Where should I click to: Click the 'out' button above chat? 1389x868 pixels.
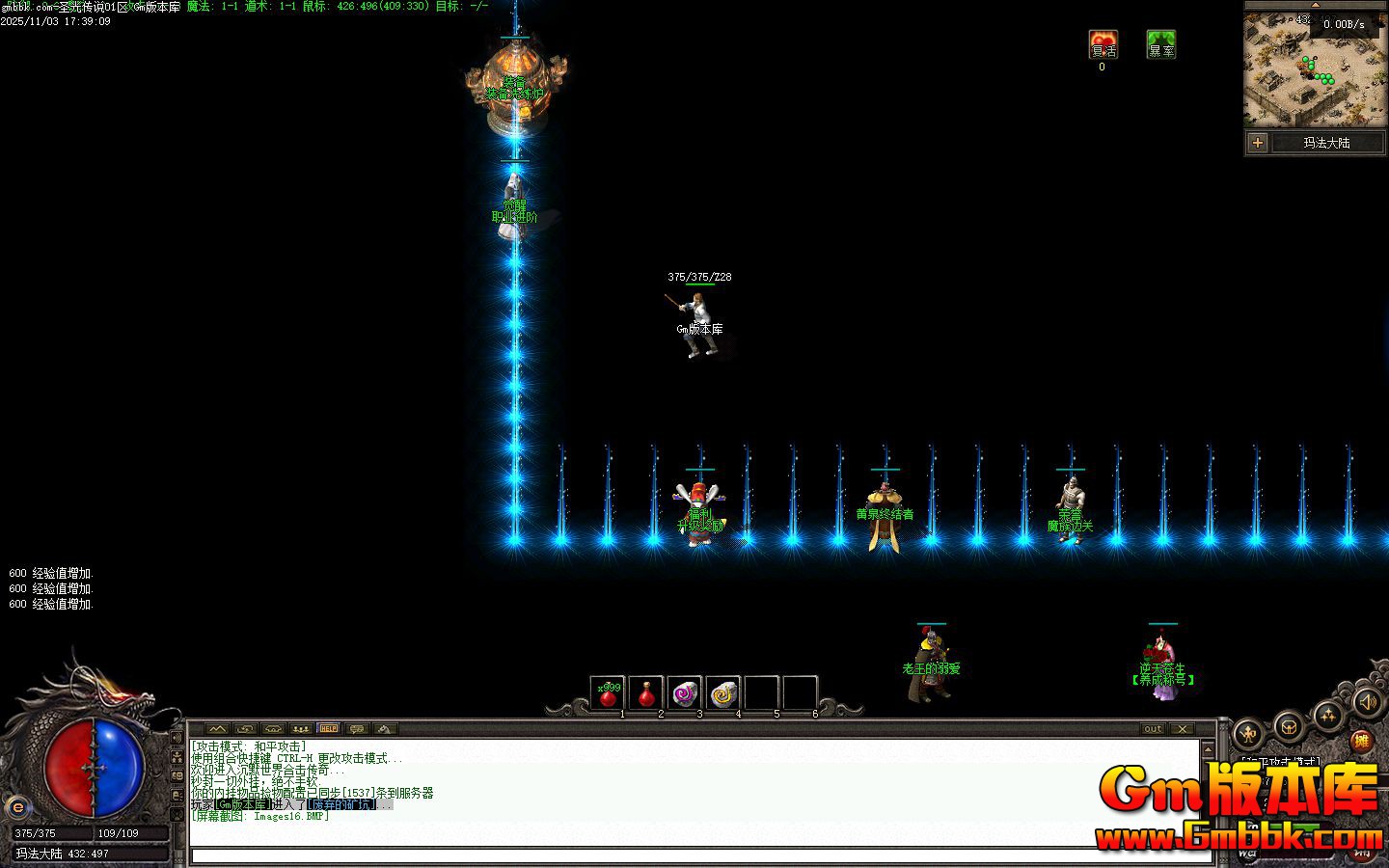(x=1154, y=729)
